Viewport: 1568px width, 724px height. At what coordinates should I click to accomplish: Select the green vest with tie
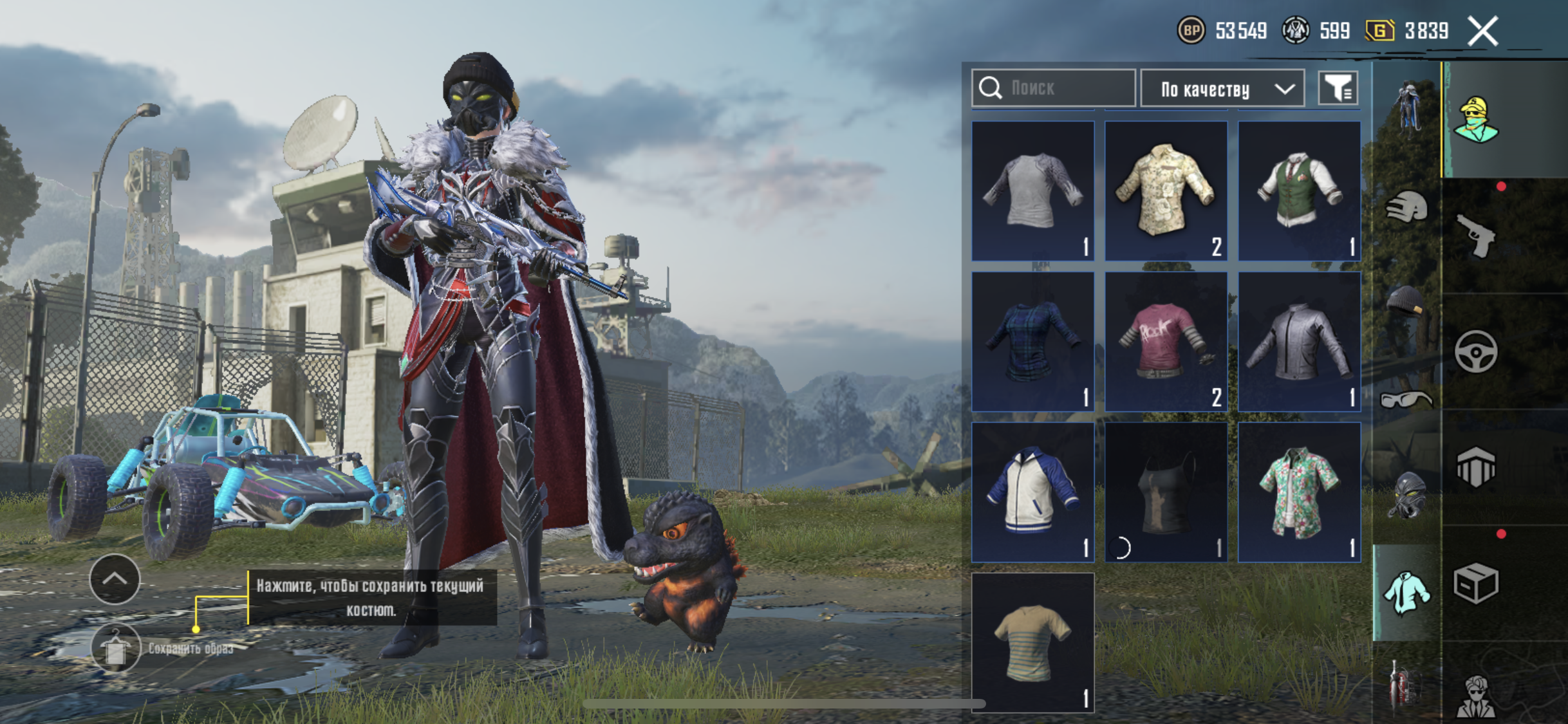1299,191
